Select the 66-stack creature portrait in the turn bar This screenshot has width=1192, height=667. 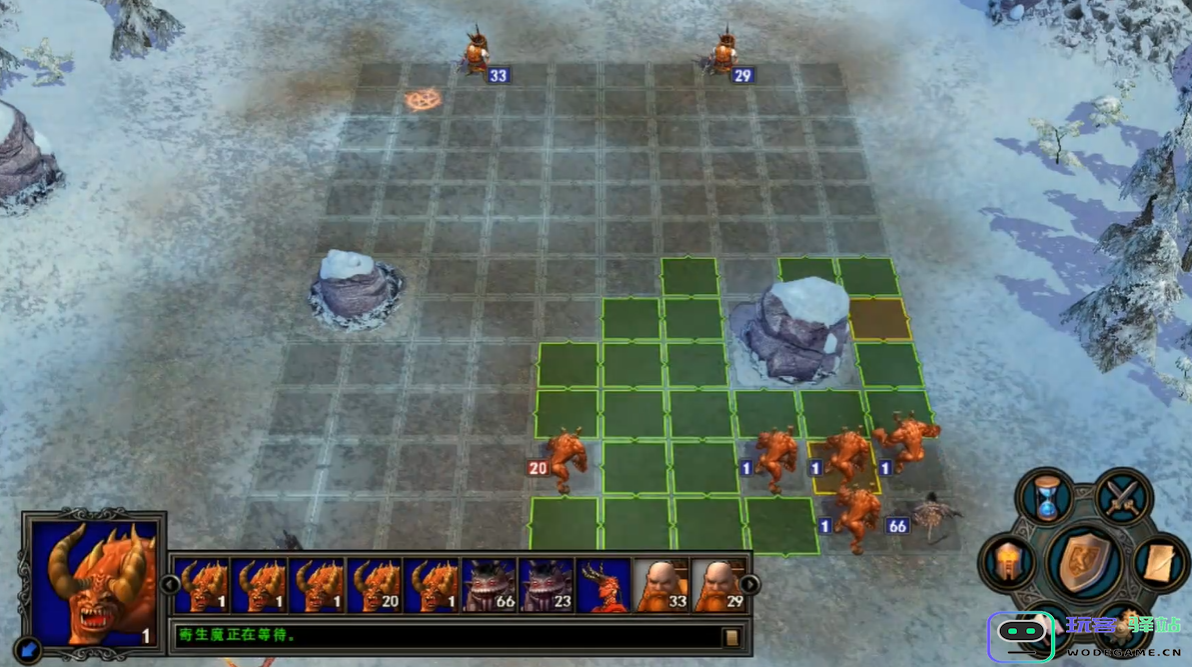(x=490, y=585)
